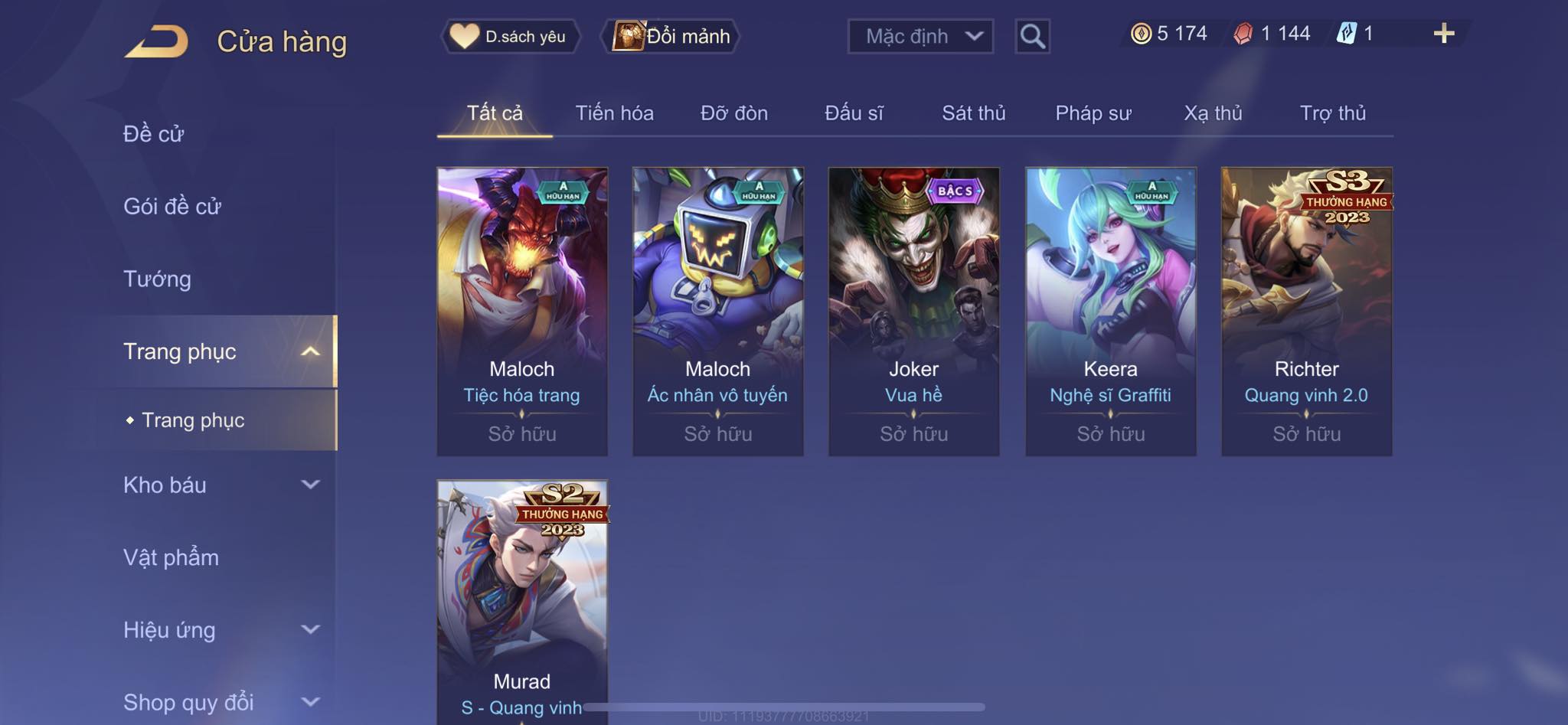This screenshot has width=1568, height=725.
Task: Select Maloch Tiệc hóa trang skin card
Action: (521, 310)
